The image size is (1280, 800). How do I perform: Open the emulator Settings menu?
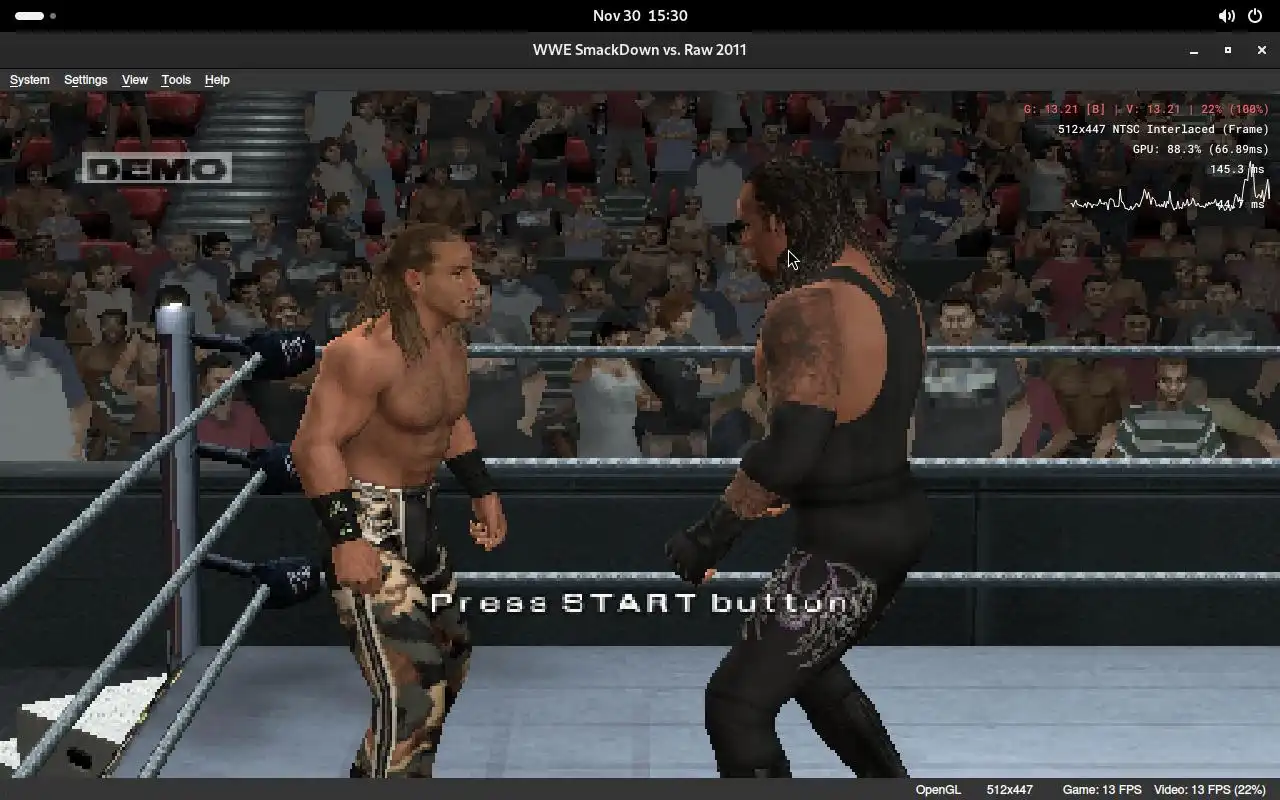point(85,80)
